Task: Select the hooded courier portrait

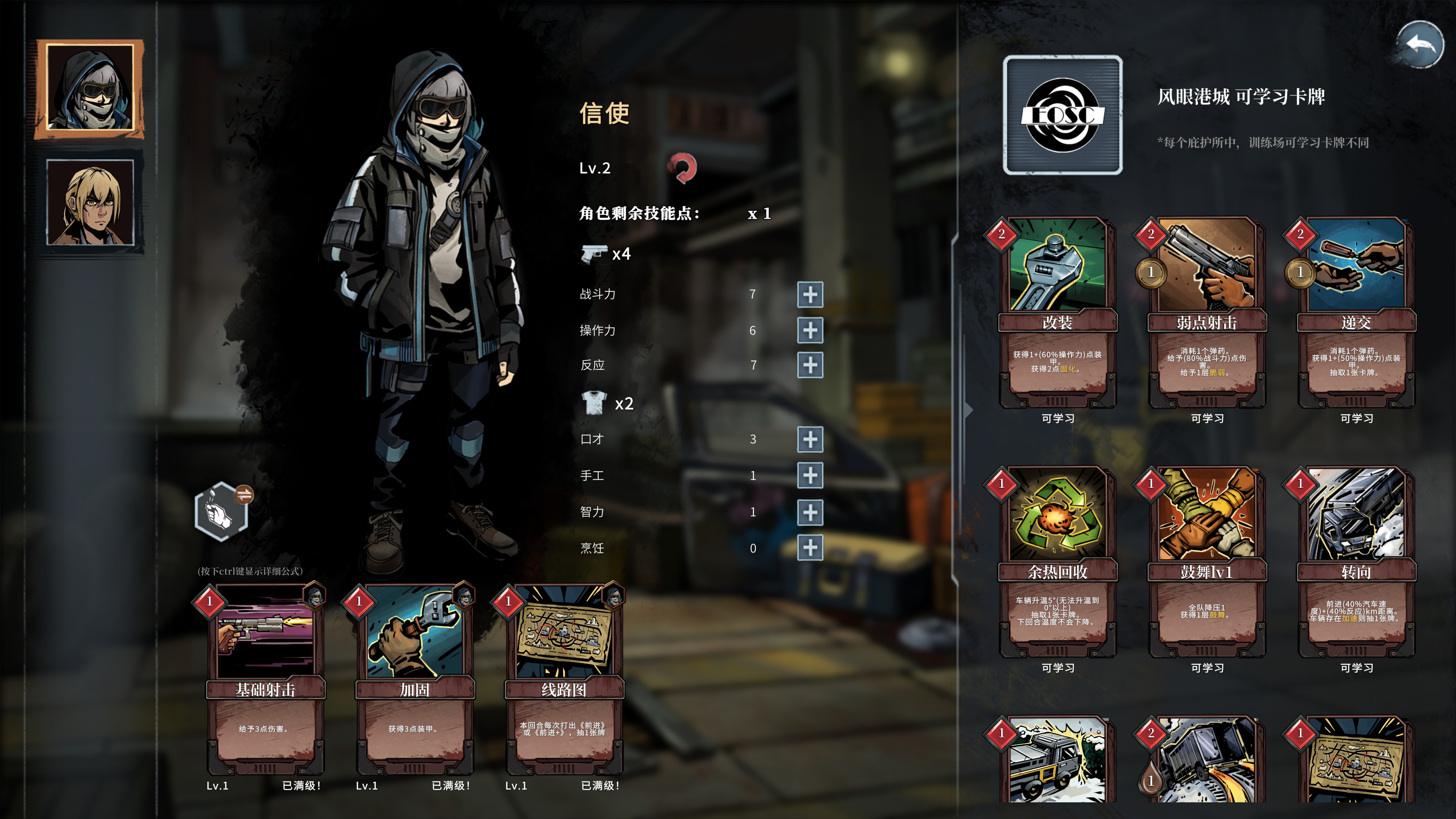Action: click(x=91, y=89)
